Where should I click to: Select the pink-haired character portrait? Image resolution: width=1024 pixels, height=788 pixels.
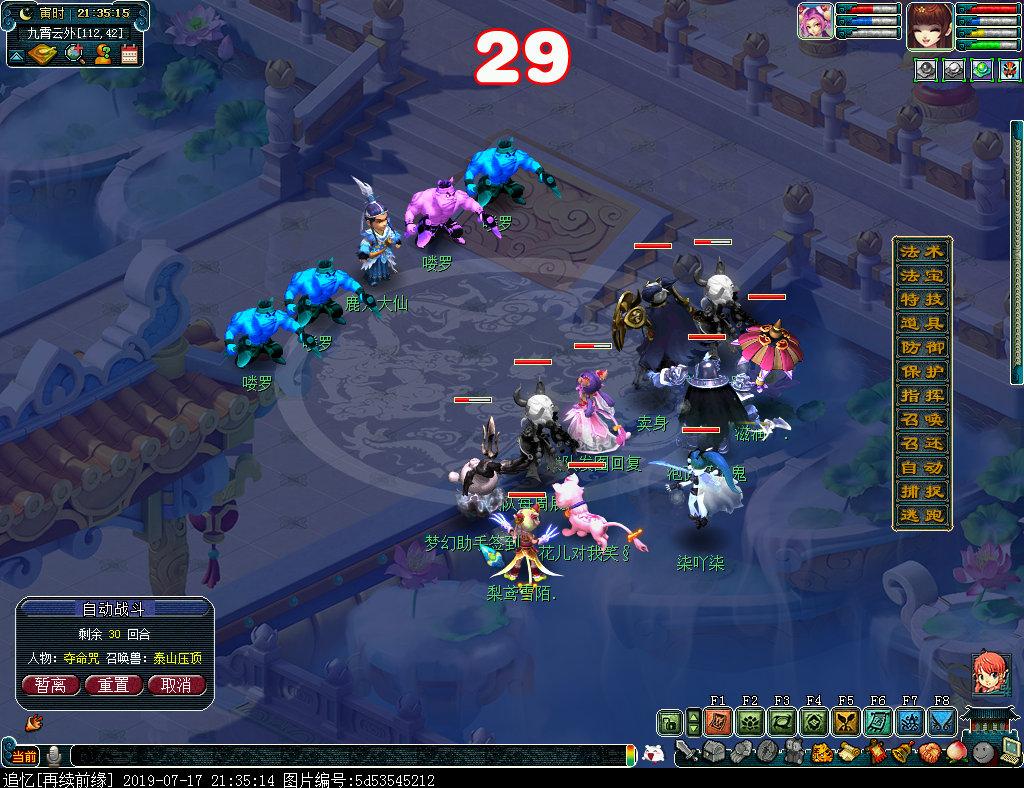point(815,22)
